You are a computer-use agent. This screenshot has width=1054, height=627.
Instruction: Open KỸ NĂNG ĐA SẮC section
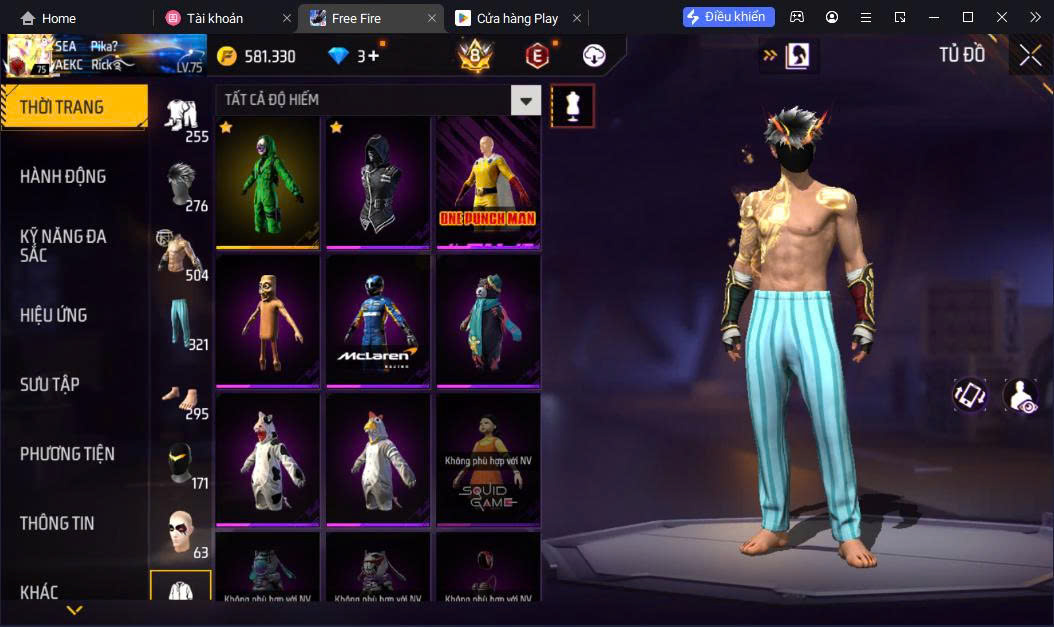[63, 246]
